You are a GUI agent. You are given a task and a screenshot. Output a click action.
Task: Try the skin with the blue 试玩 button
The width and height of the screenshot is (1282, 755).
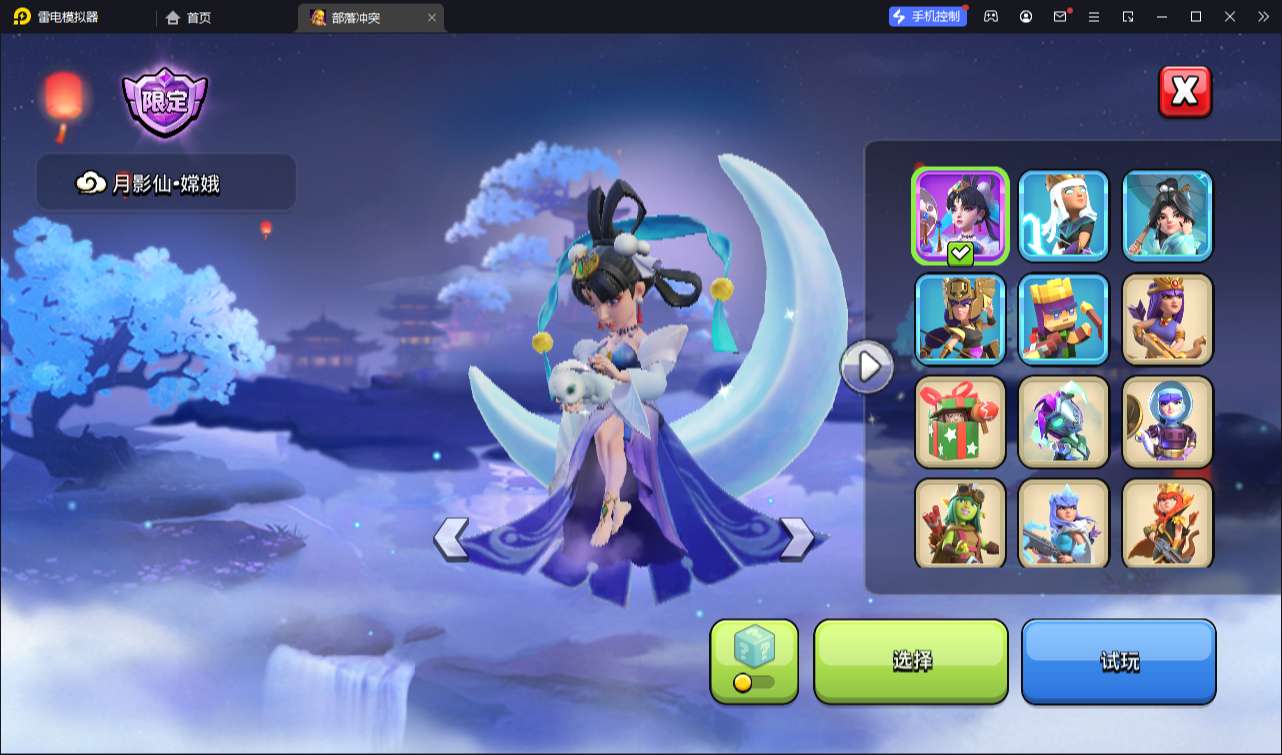click(x=1118, y=660)
